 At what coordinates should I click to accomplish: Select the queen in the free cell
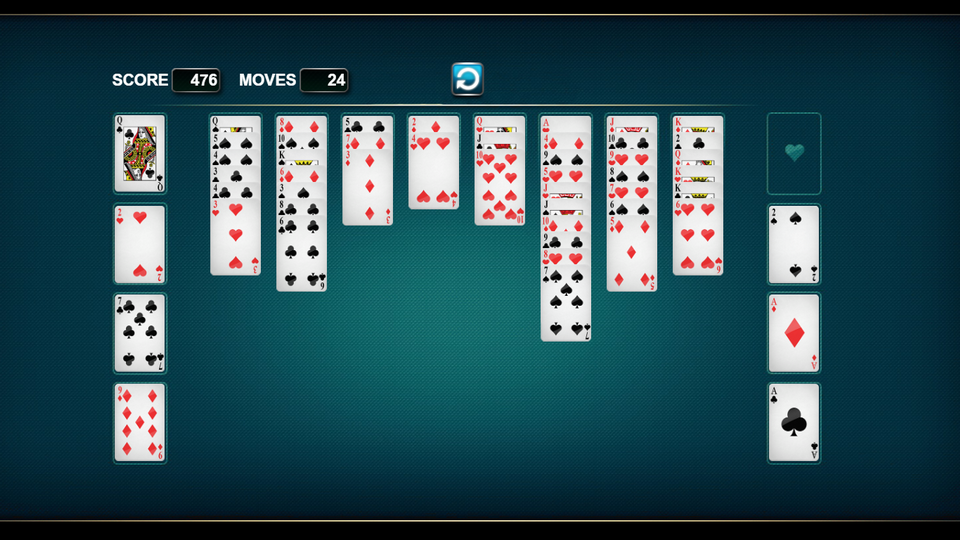pos(139,153)
